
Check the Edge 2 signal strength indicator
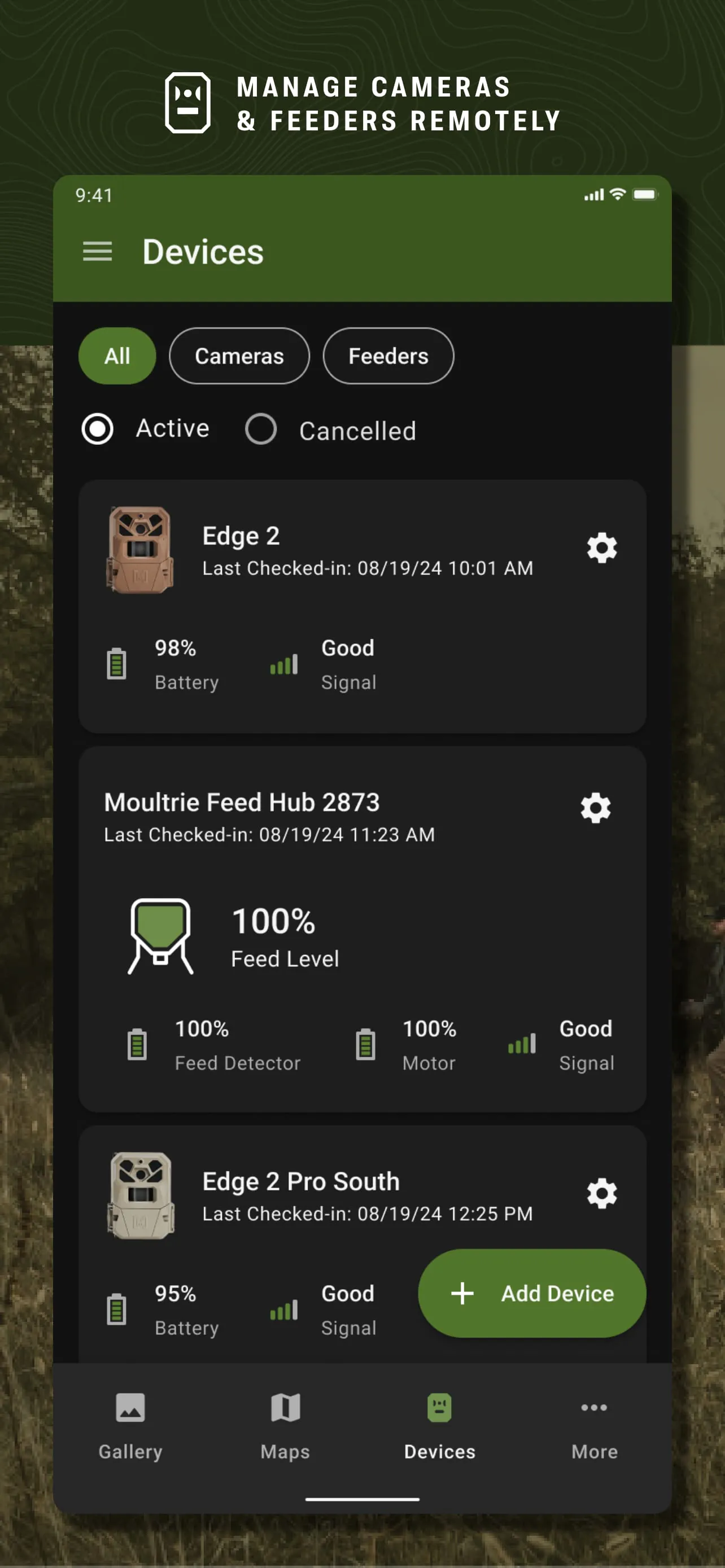[283, 665]
